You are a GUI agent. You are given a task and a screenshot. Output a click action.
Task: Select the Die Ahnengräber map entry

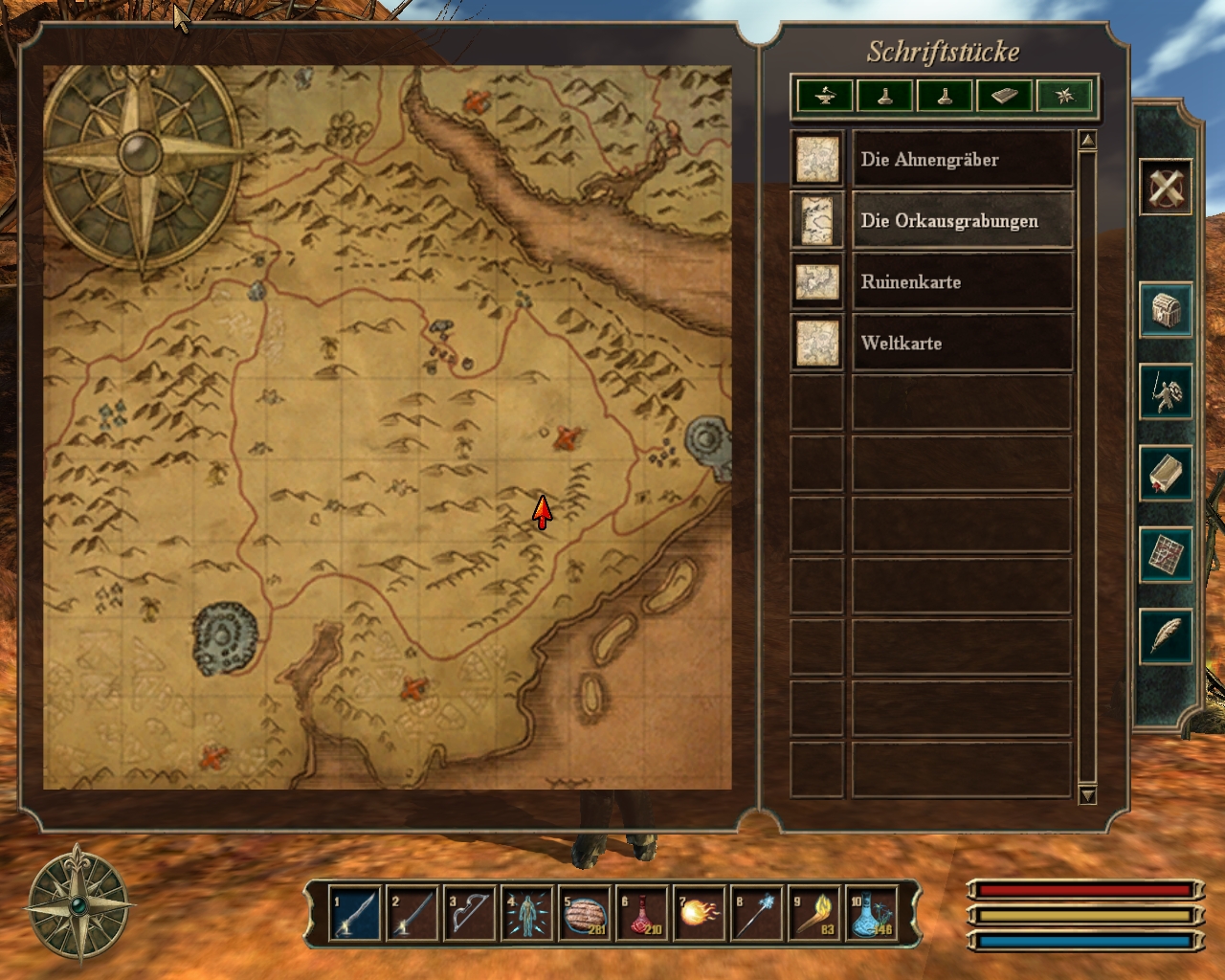tap(961, 159)
